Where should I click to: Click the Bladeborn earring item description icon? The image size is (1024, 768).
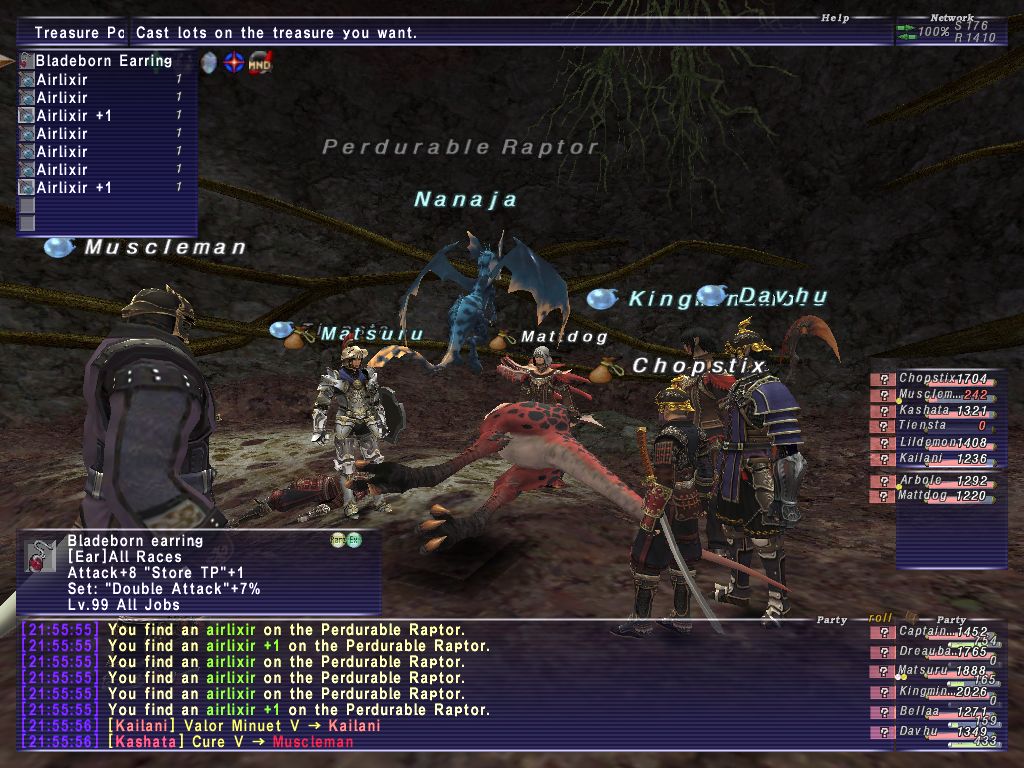pyautogui.click(x=41, y=558)
